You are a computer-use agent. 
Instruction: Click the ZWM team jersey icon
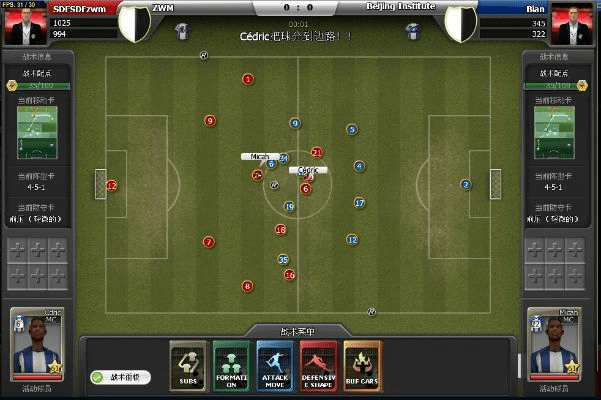point(180,30)
